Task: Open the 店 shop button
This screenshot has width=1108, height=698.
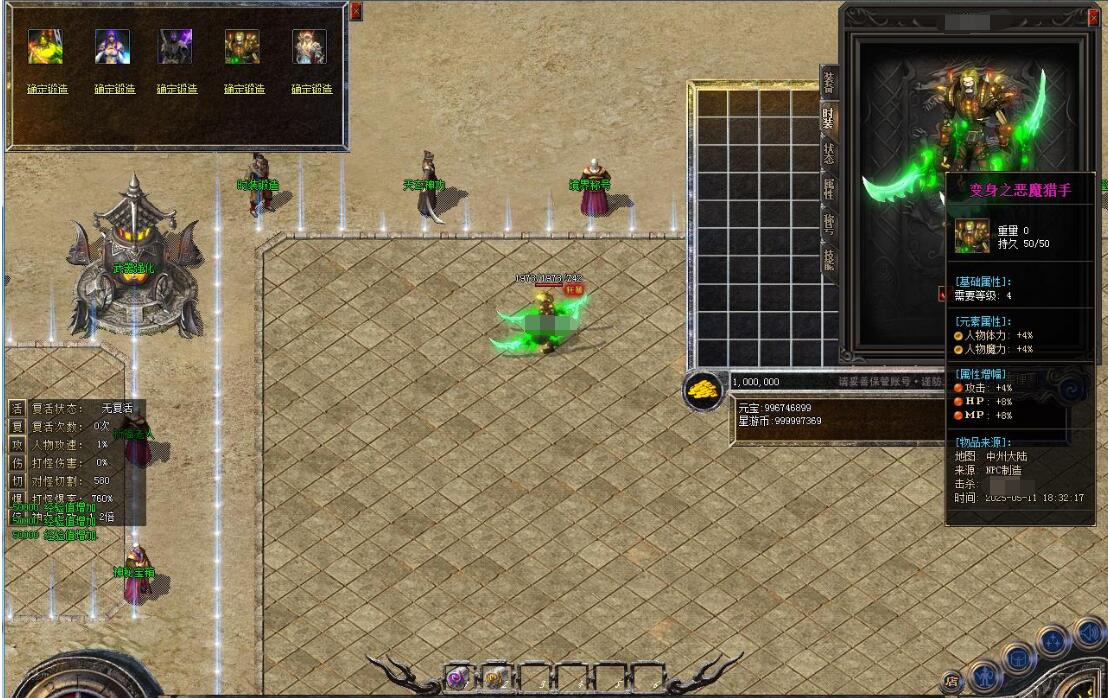Action: click(952, 681)
